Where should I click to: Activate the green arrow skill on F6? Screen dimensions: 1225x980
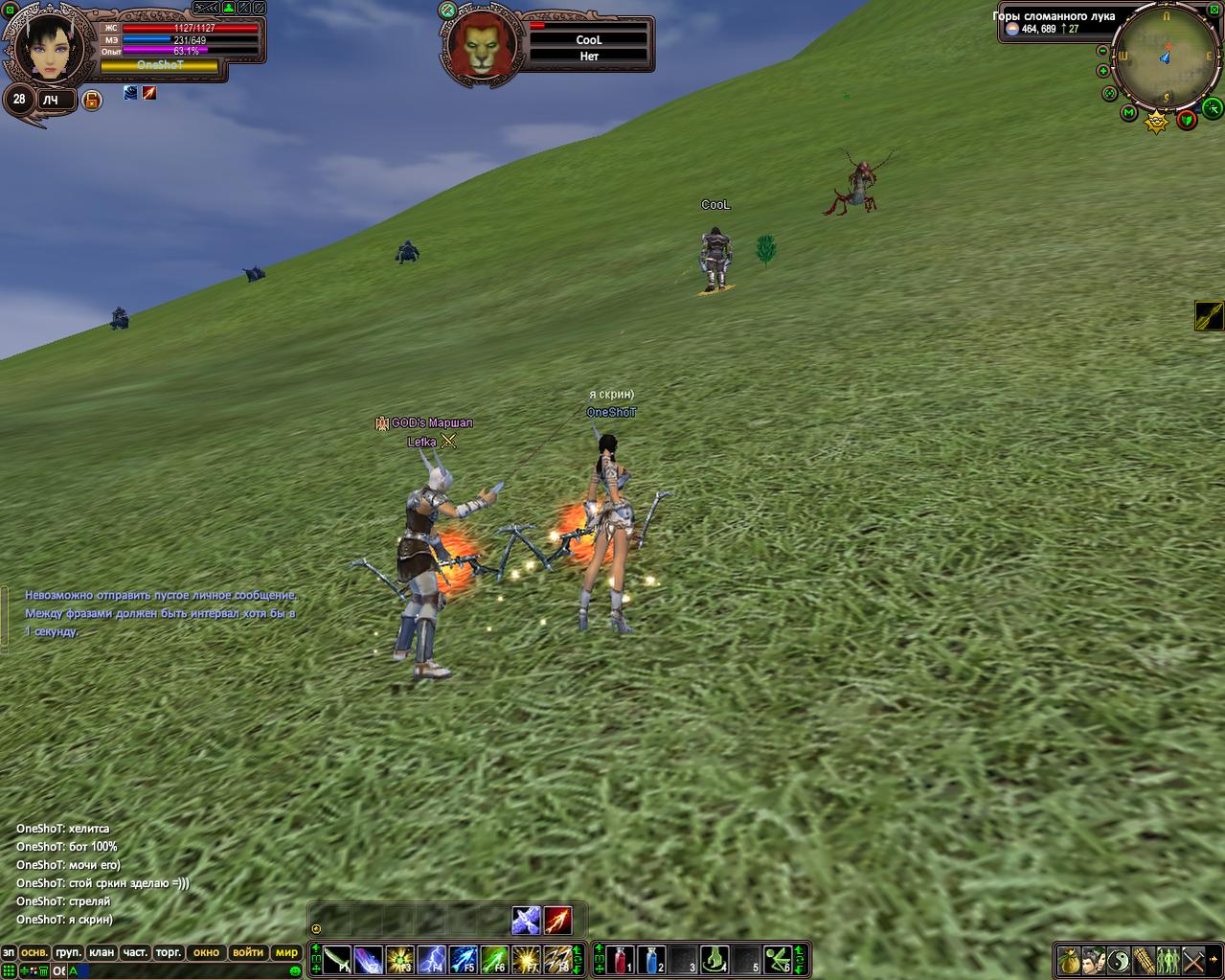[x=494, y=959]
